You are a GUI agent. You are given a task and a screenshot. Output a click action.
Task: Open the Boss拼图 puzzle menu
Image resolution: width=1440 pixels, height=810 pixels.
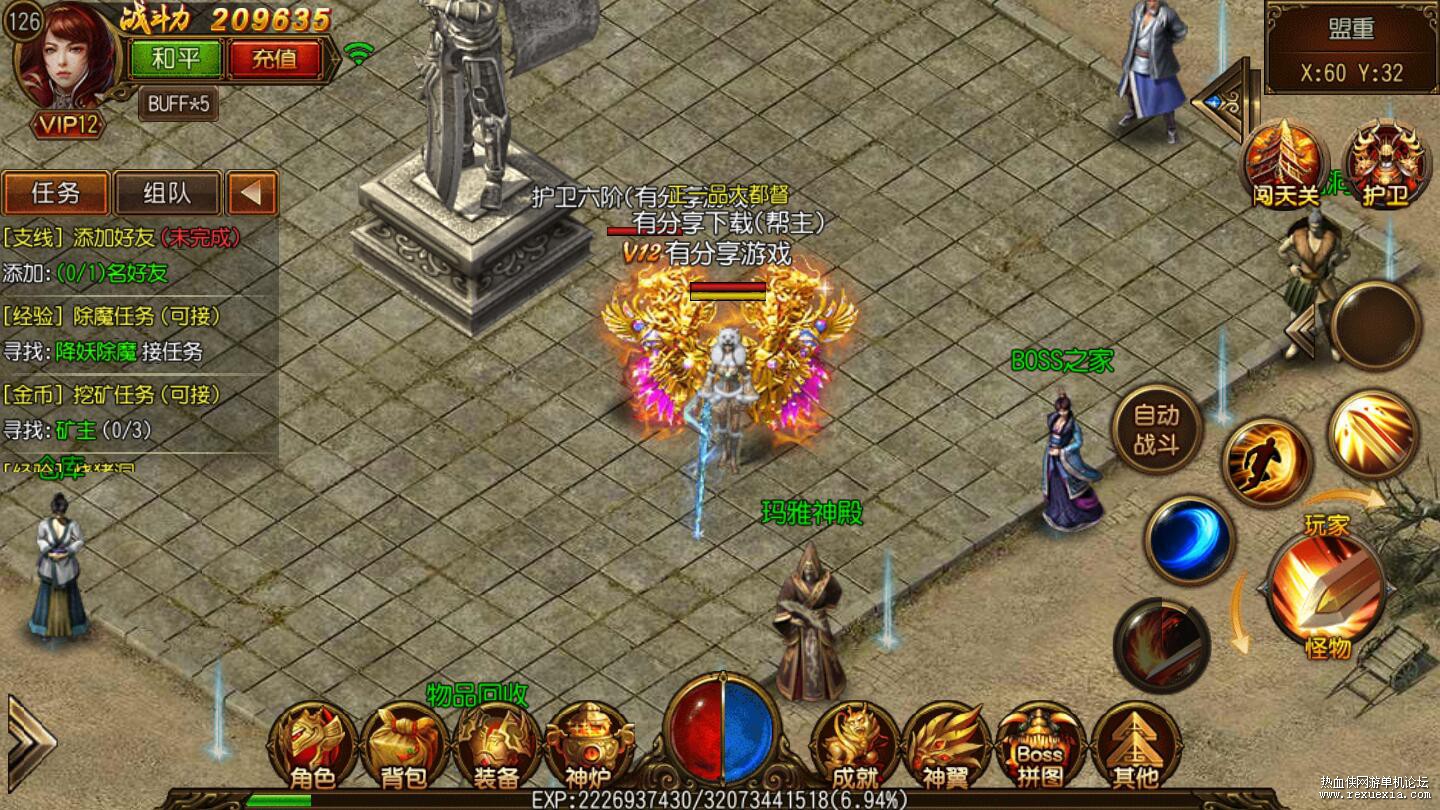[1040, 747]
